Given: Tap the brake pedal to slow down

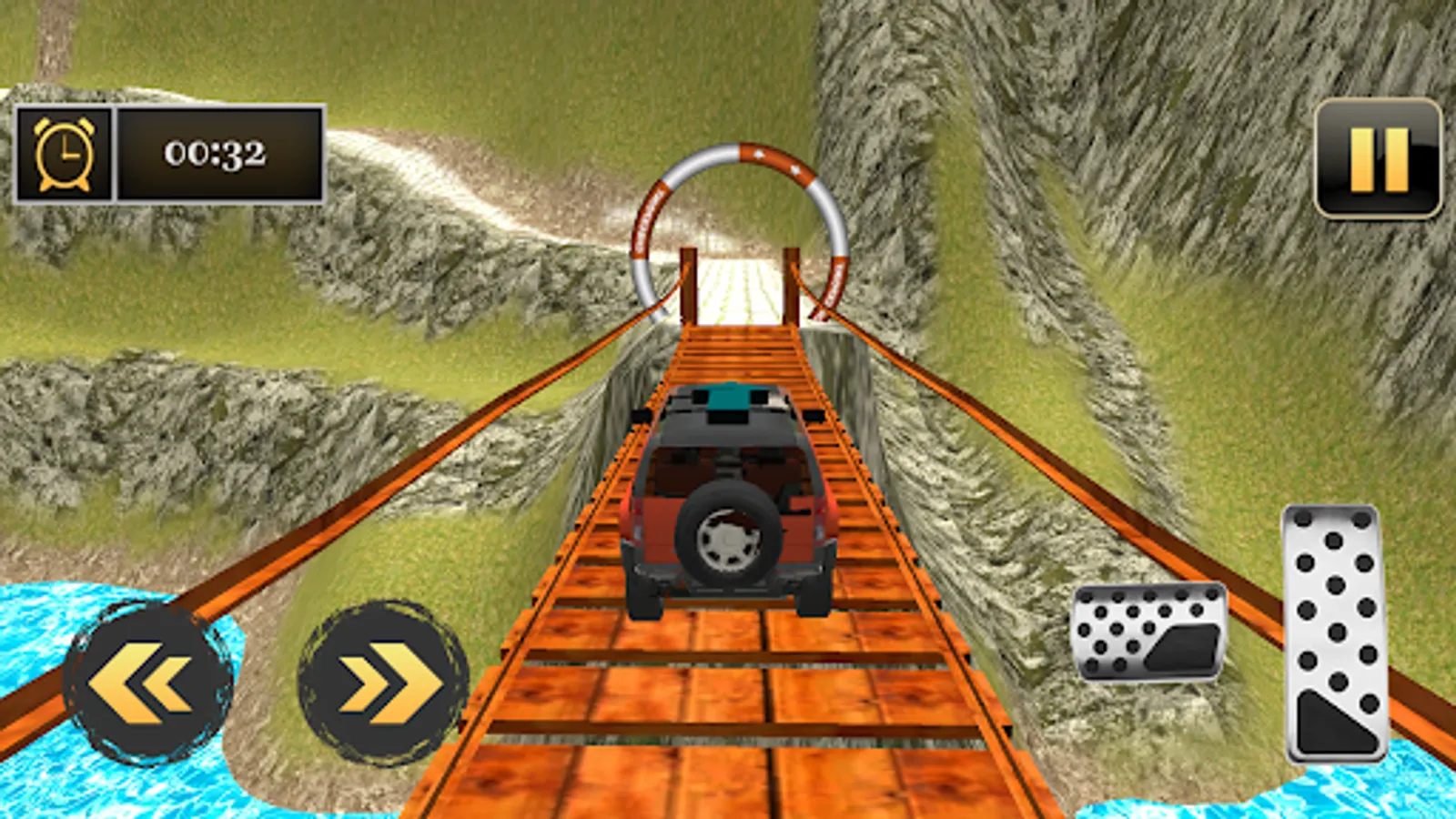Looking at the screenshot, I should [x=1148, y=631].
